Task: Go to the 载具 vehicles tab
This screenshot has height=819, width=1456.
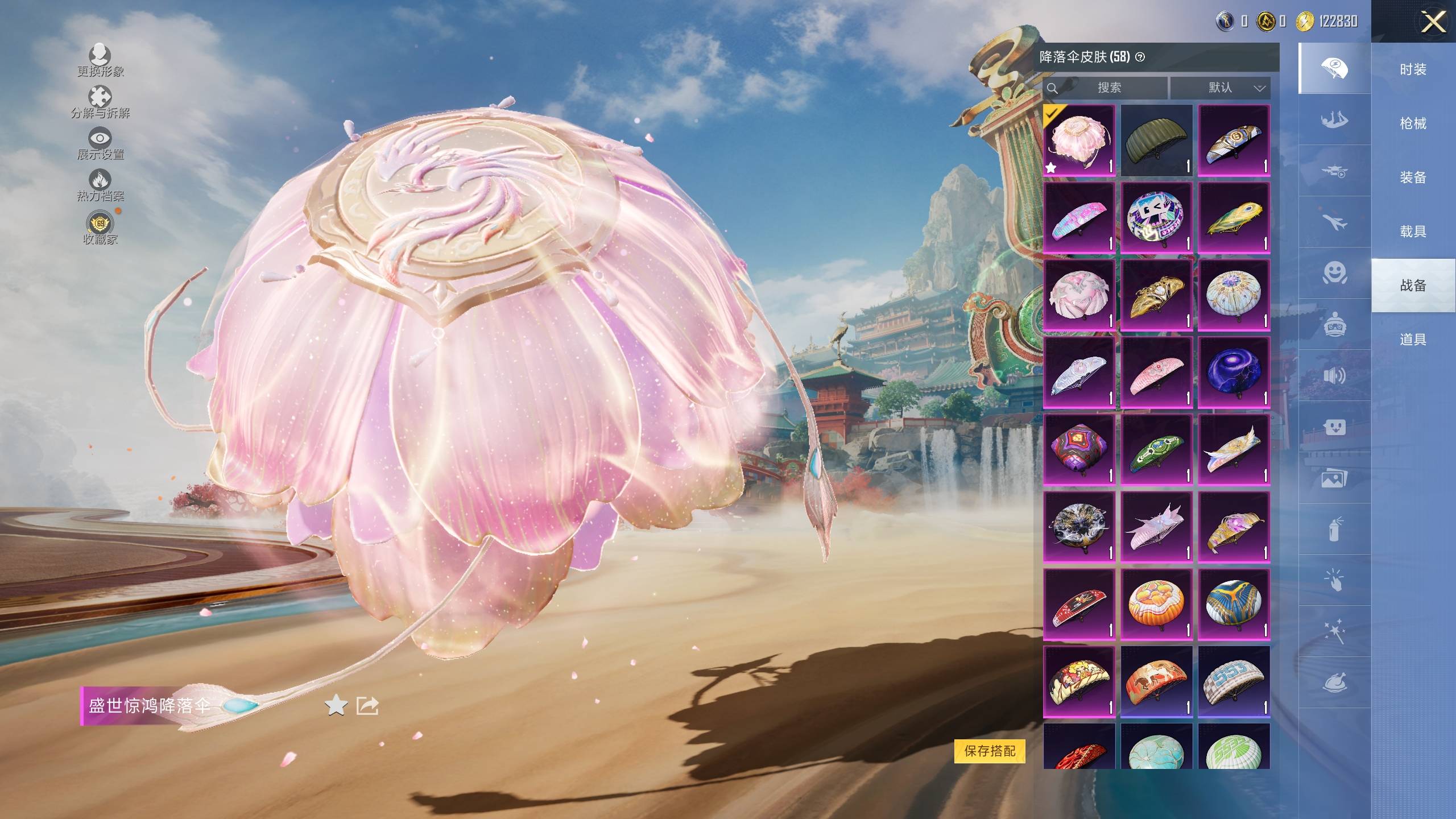Action: click(x=1413, y=231)
